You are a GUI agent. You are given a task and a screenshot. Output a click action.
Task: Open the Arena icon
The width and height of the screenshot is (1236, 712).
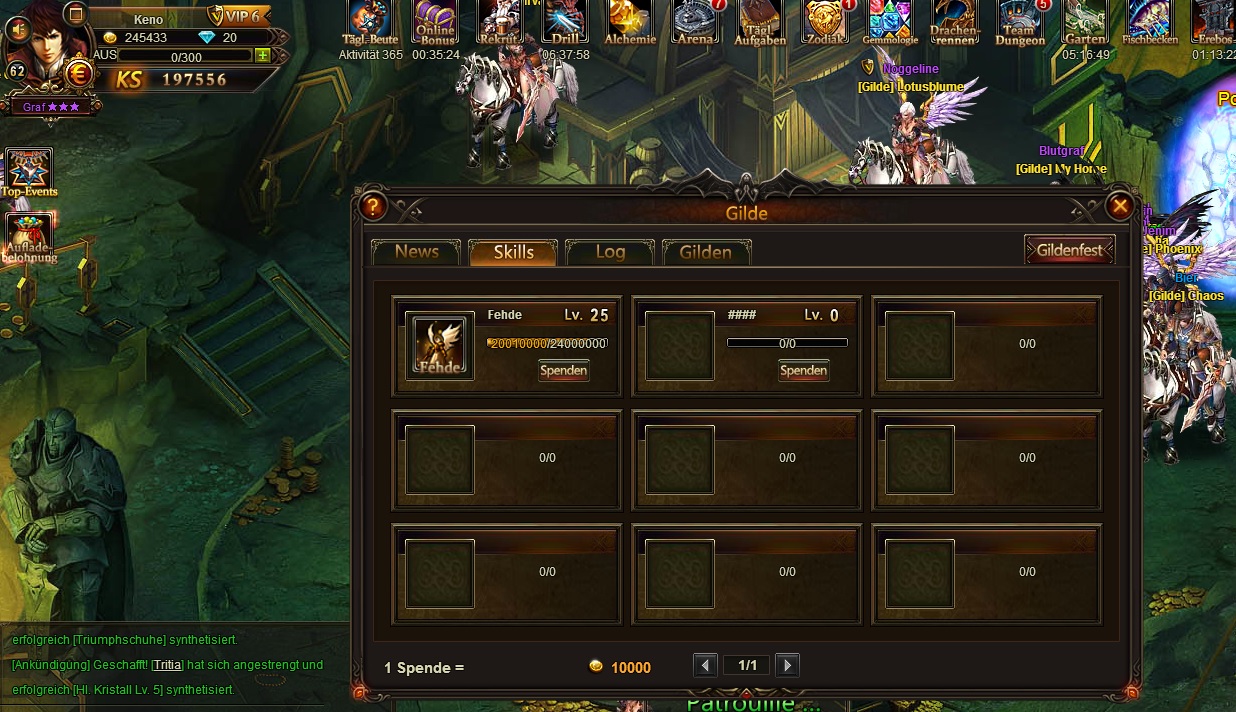[696, 22]
